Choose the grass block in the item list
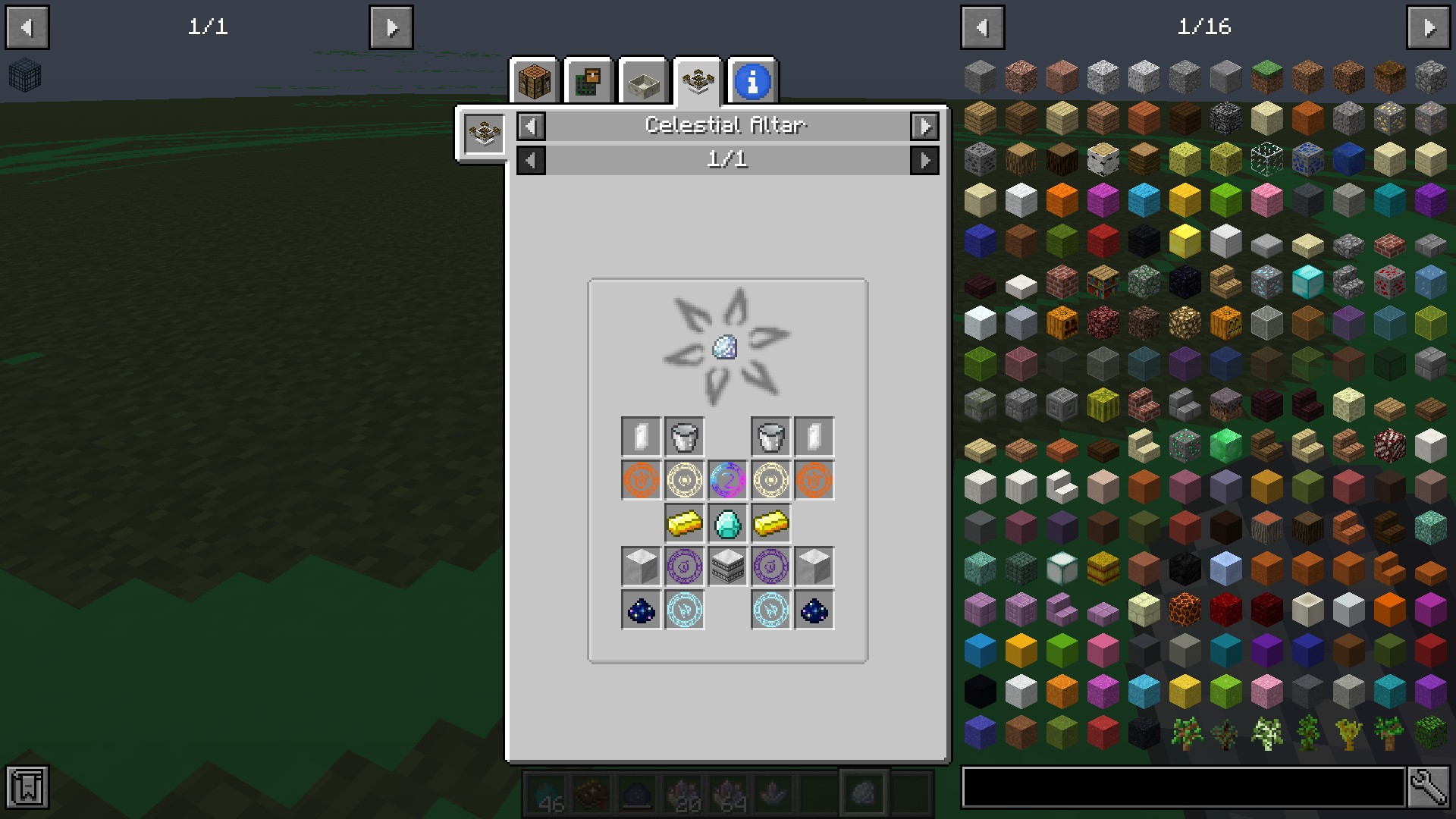The width and height of the screenshot is (1456, 819). point(1266,76)
